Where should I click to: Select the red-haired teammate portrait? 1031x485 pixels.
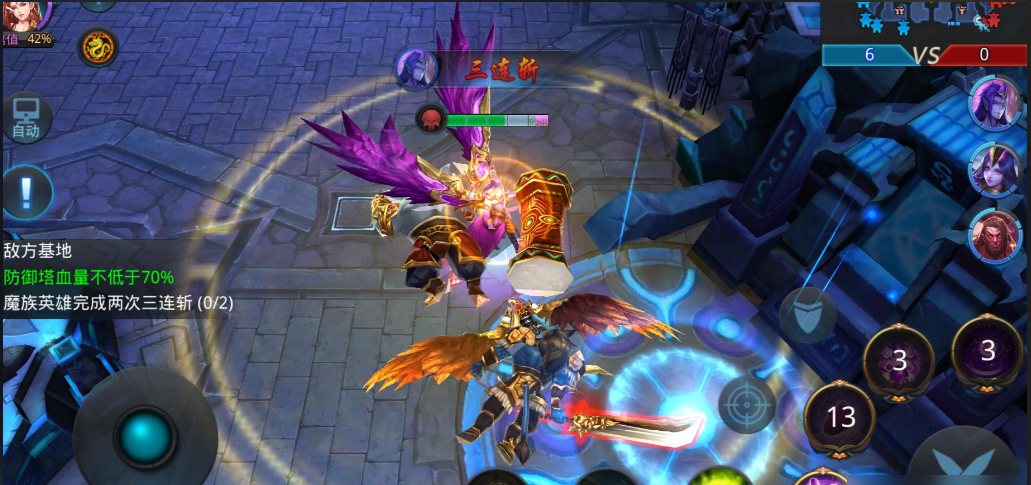tap(992, 234)
